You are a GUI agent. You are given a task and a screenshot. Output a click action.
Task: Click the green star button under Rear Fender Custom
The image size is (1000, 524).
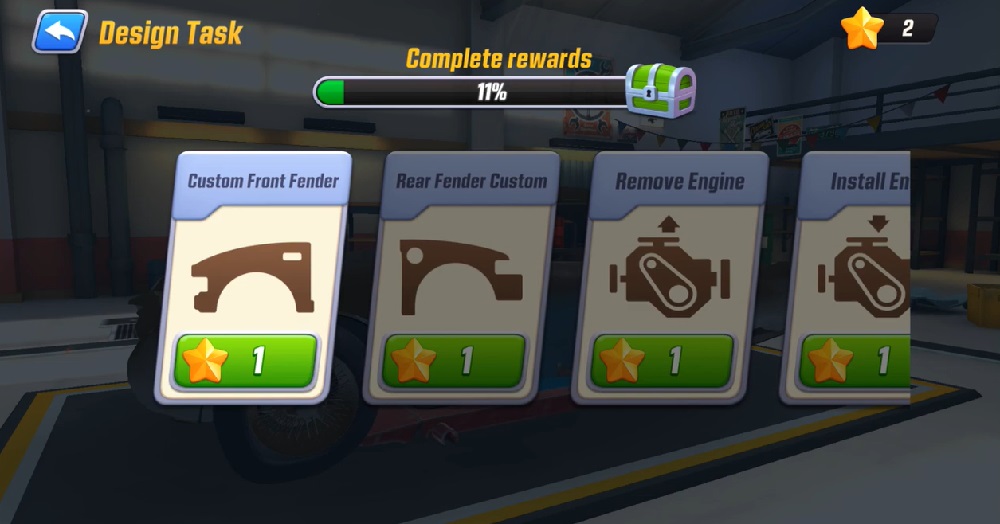click(x=456, y=361)
